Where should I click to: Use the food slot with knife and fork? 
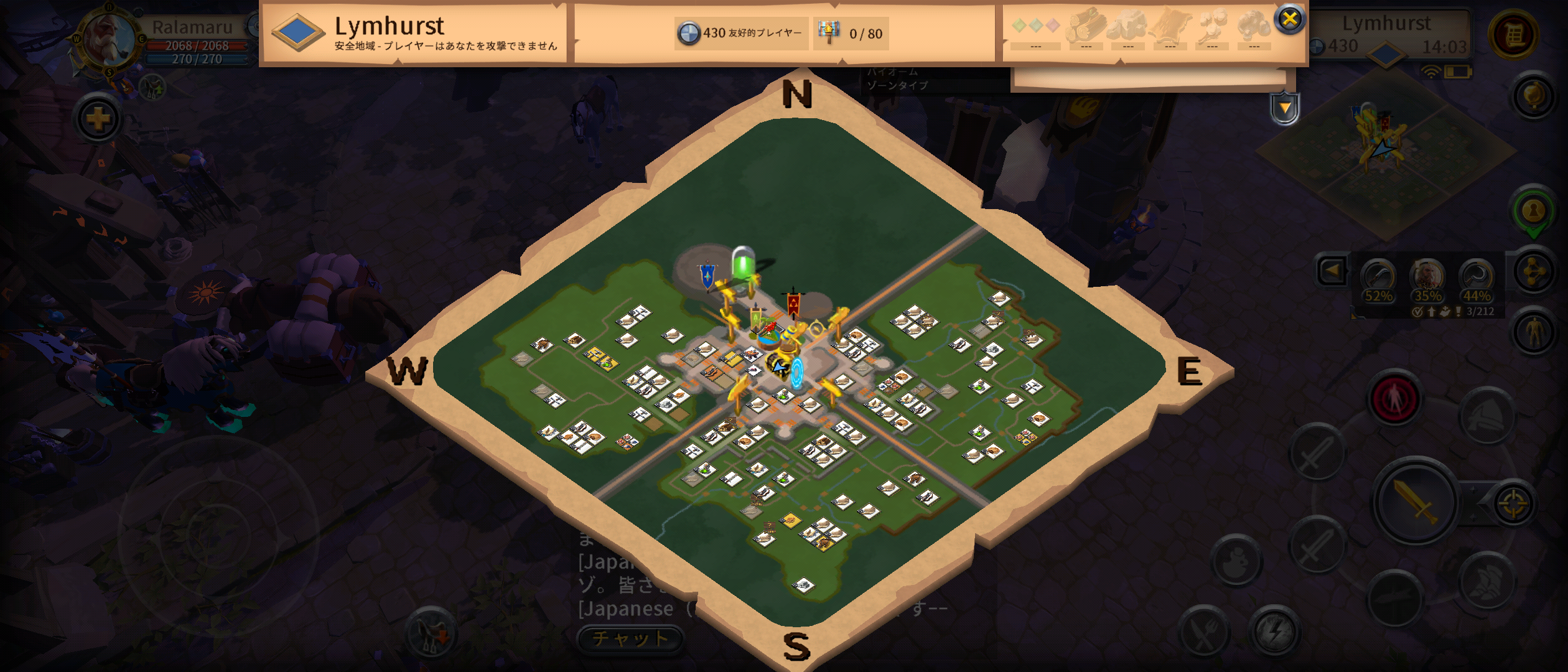point(1205,633)
